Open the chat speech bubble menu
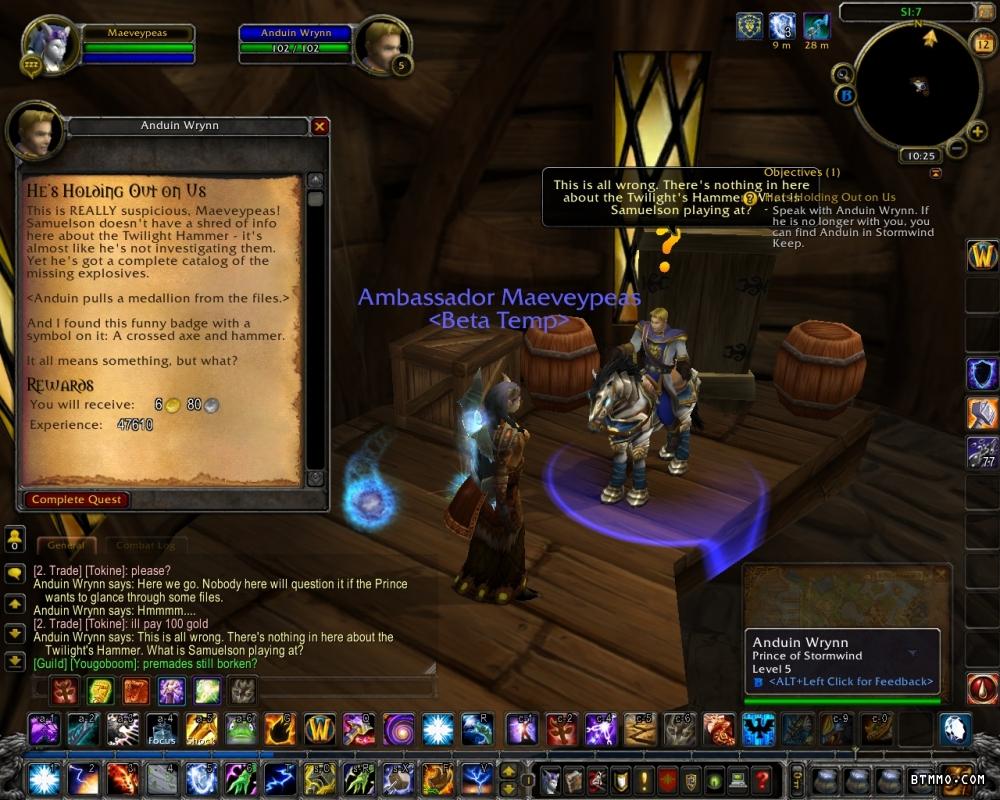The width and height of the screenshot is (1000, 800). click(15, 573)
